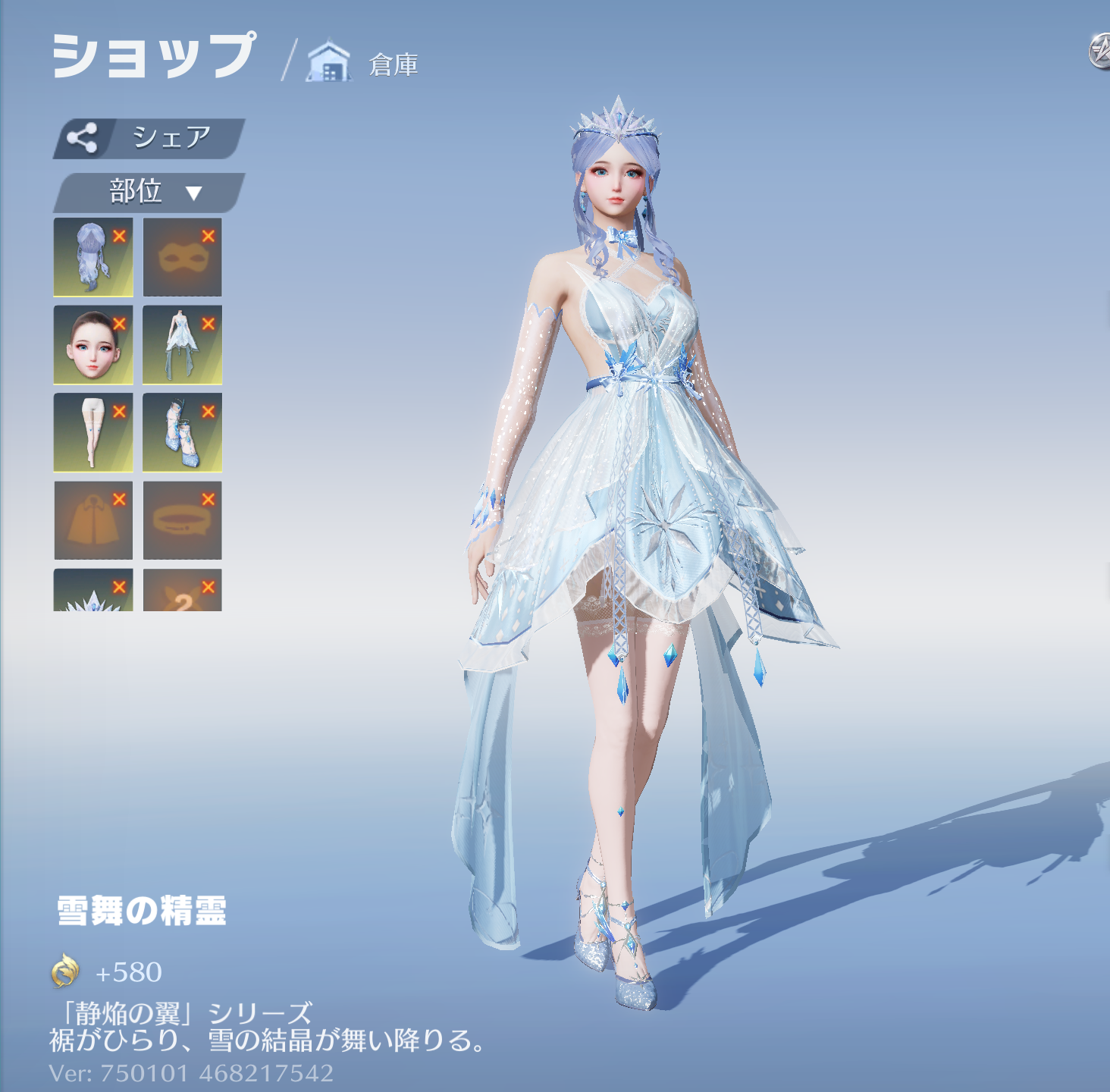The width and height of the screenshot is (1110, 1092).
Task: Open the 倉庫 warehouse
Action: click(x=364, y=64)
